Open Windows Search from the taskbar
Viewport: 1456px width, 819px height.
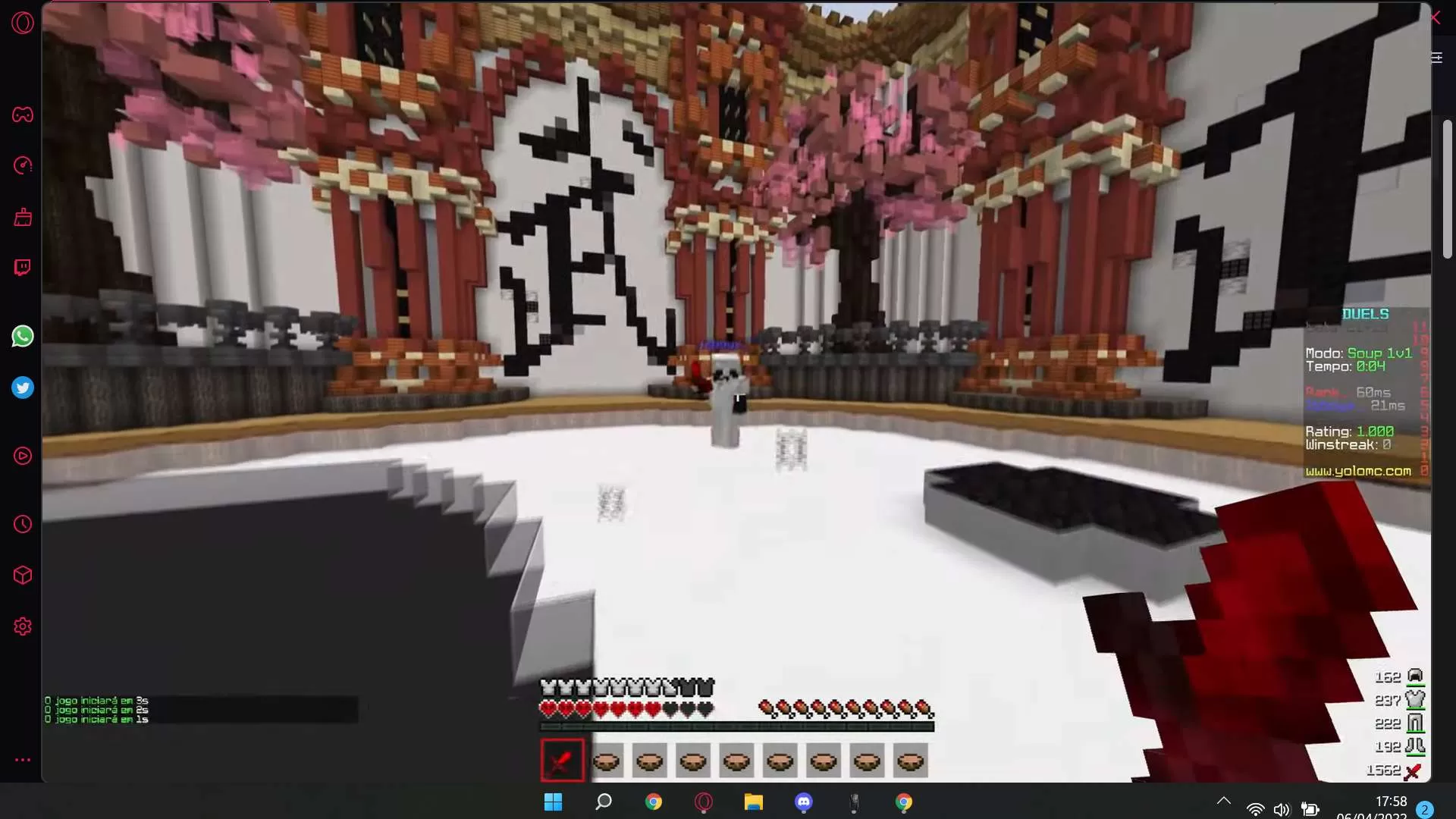click(603, 802)
